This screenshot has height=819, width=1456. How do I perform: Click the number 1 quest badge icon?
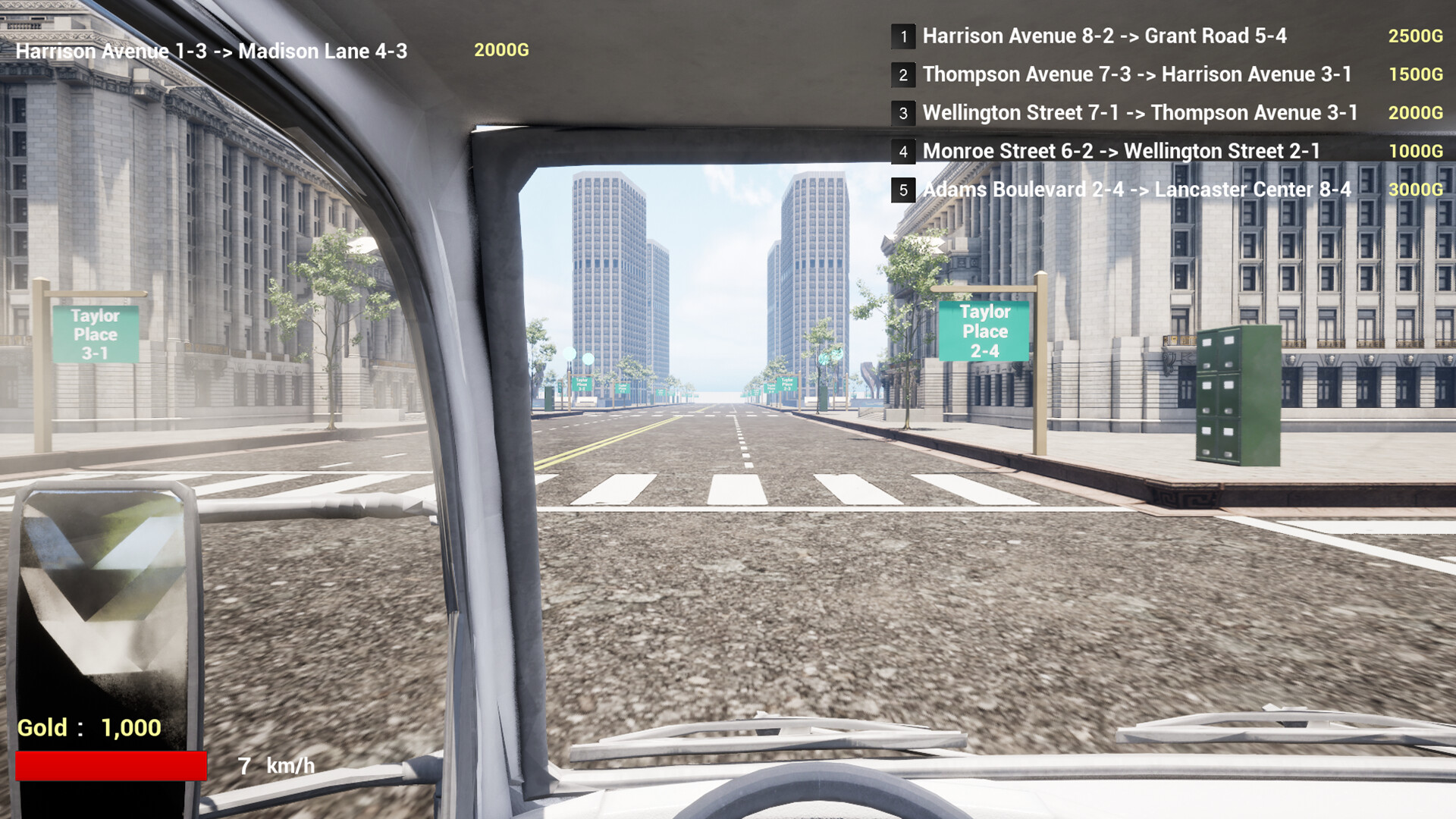(904, 36)
